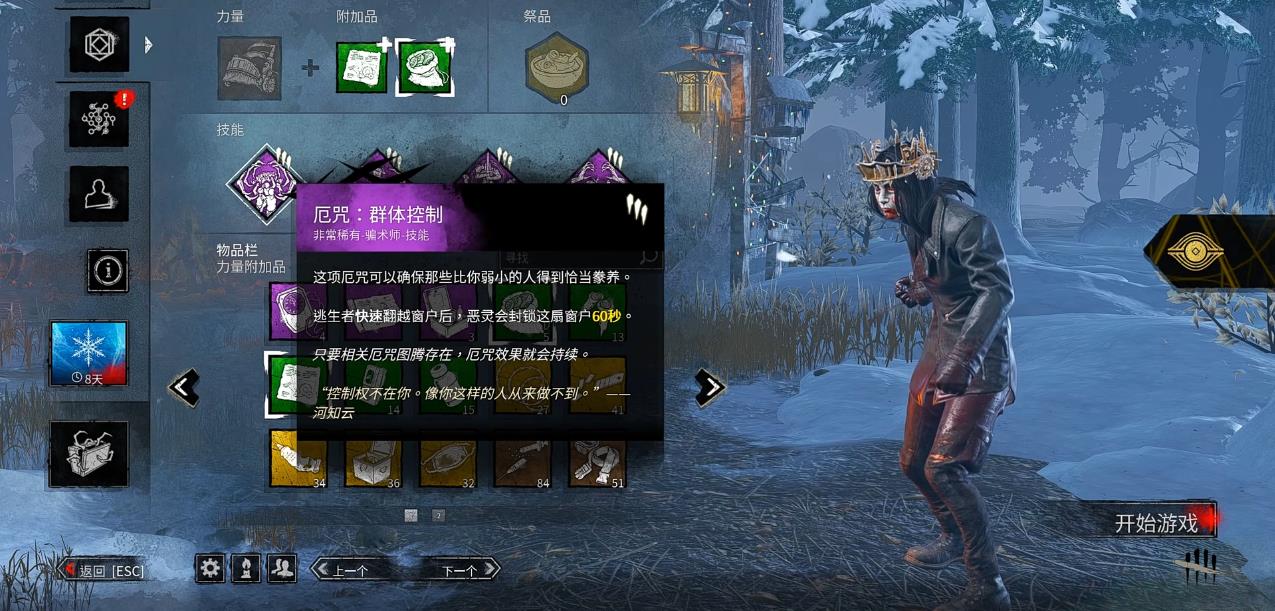The image size is (1275, 611).
Task: Select the loadout tab with hexagon icon
Action: 99,44
